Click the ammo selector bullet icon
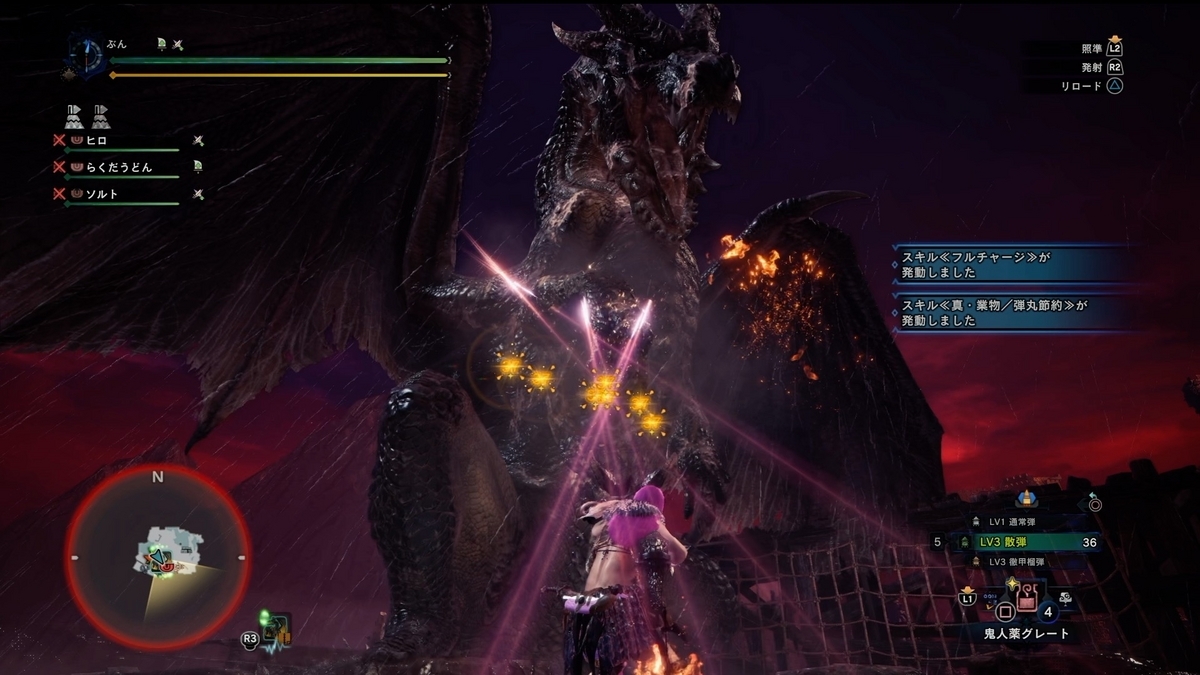Image resolution: width=1200 pixels, height=675 pixels. coord(1025,498)
